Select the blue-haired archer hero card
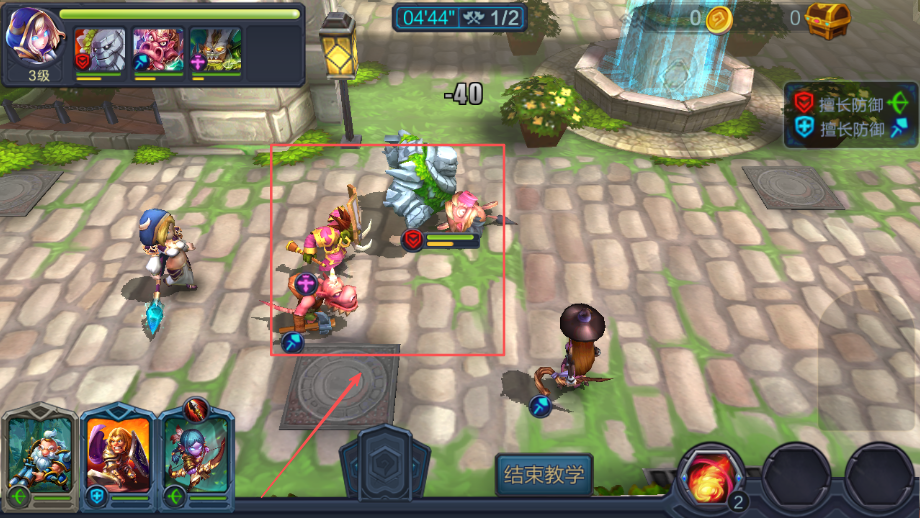The width and height of the screenshot is (920, 518). 196,453
